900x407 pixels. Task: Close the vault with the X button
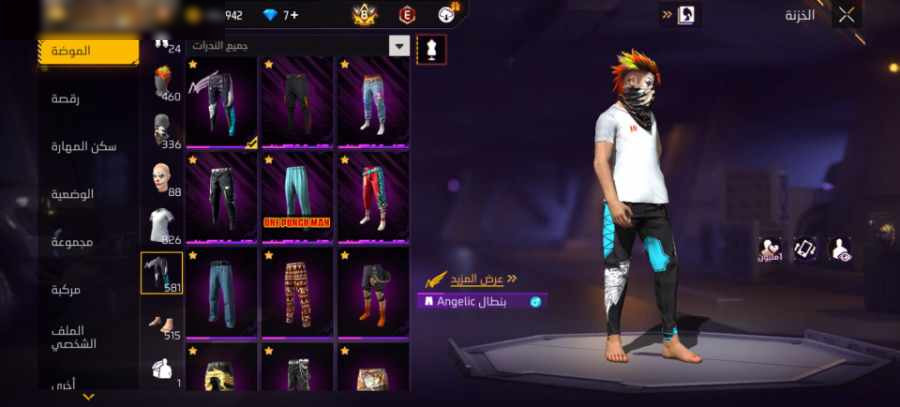(x=847, y=14)
